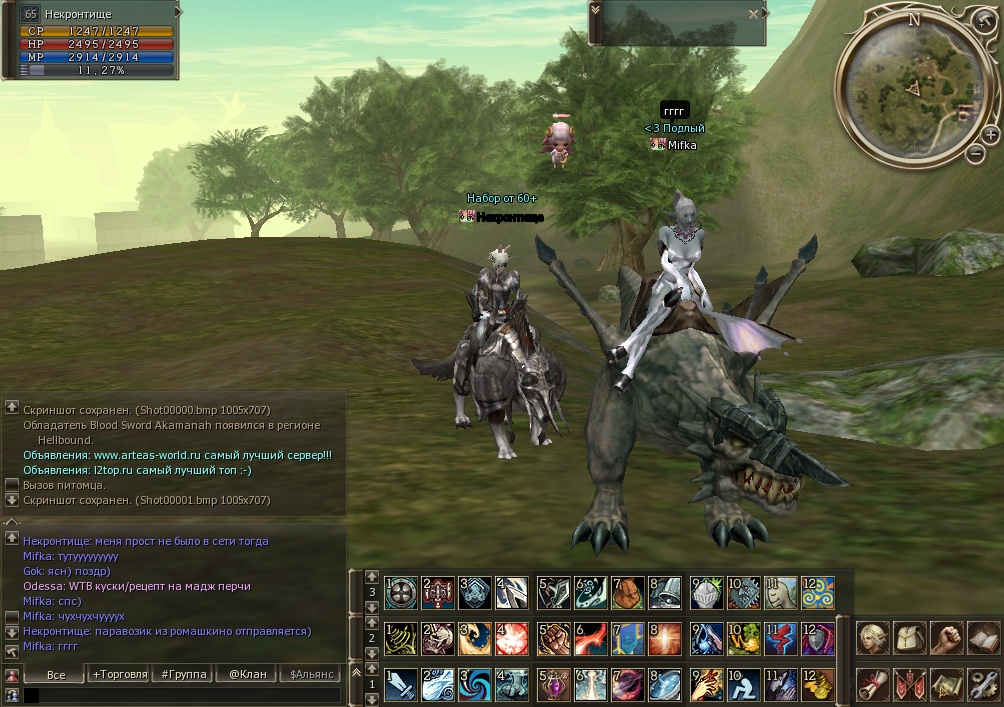Close the target window with X
The height and width of the screenshot is (707, 1004).
click(x=754, y=14)
